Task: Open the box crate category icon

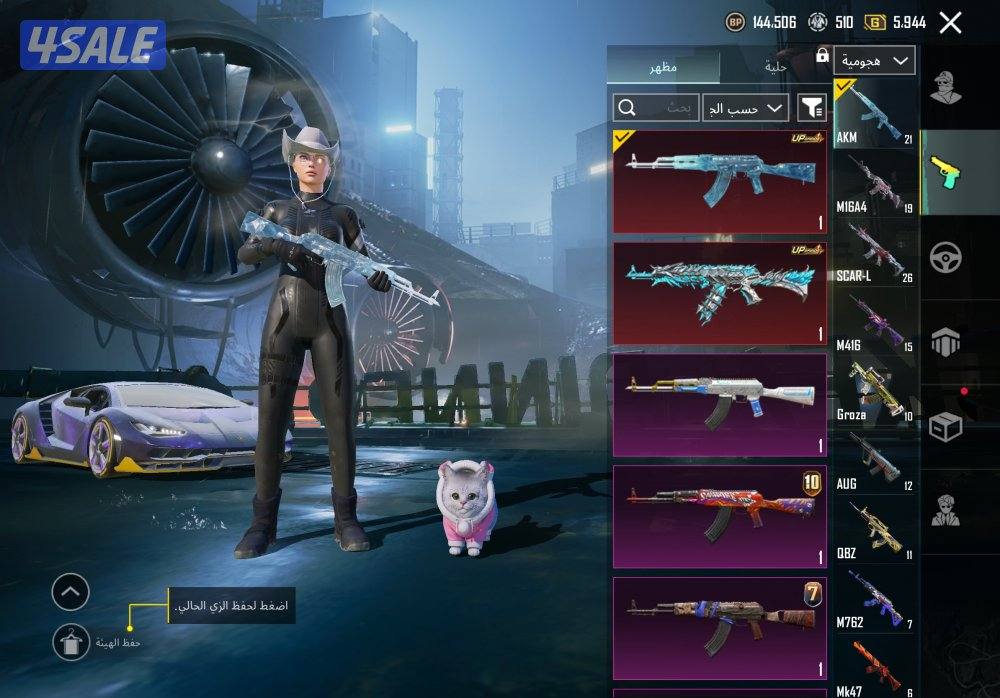Action: [x=945, y=427]
